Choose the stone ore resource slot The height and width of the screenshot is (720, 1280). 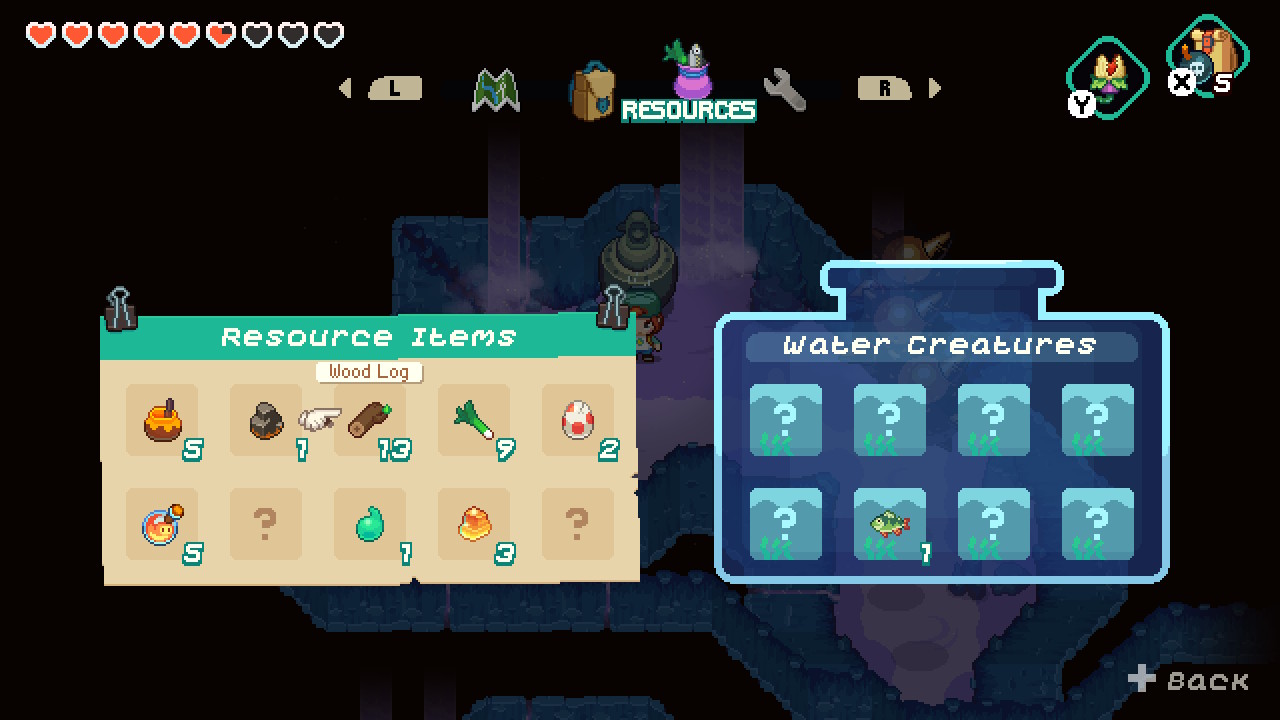coord(266,421)
